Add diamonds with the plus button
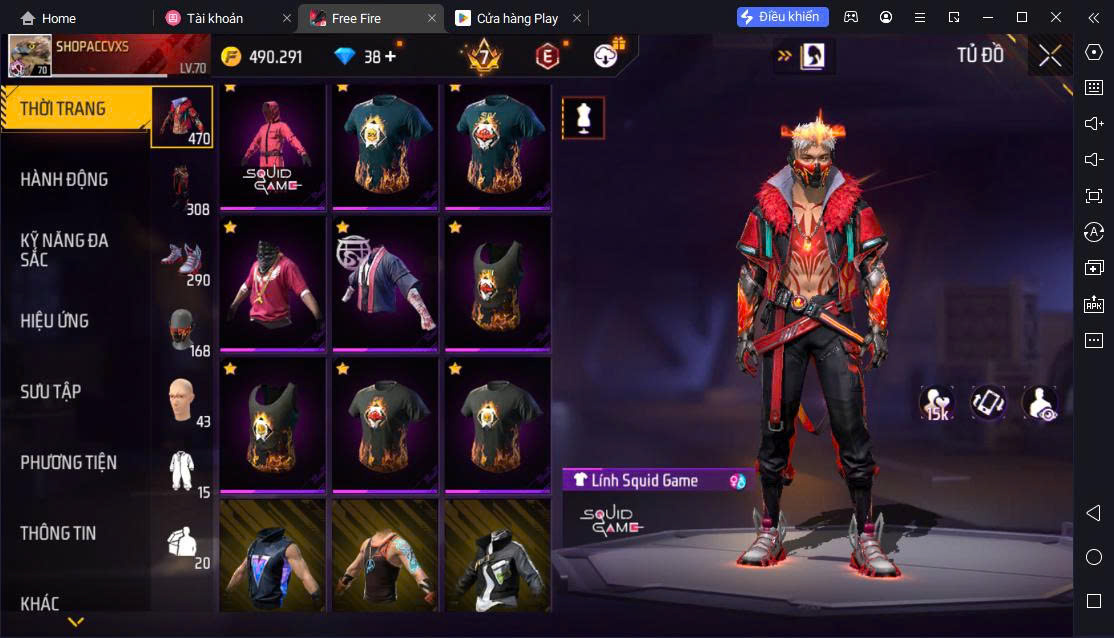Image resolution: width=1114 pixels, height=638 pixels. (x=390, y=57)
